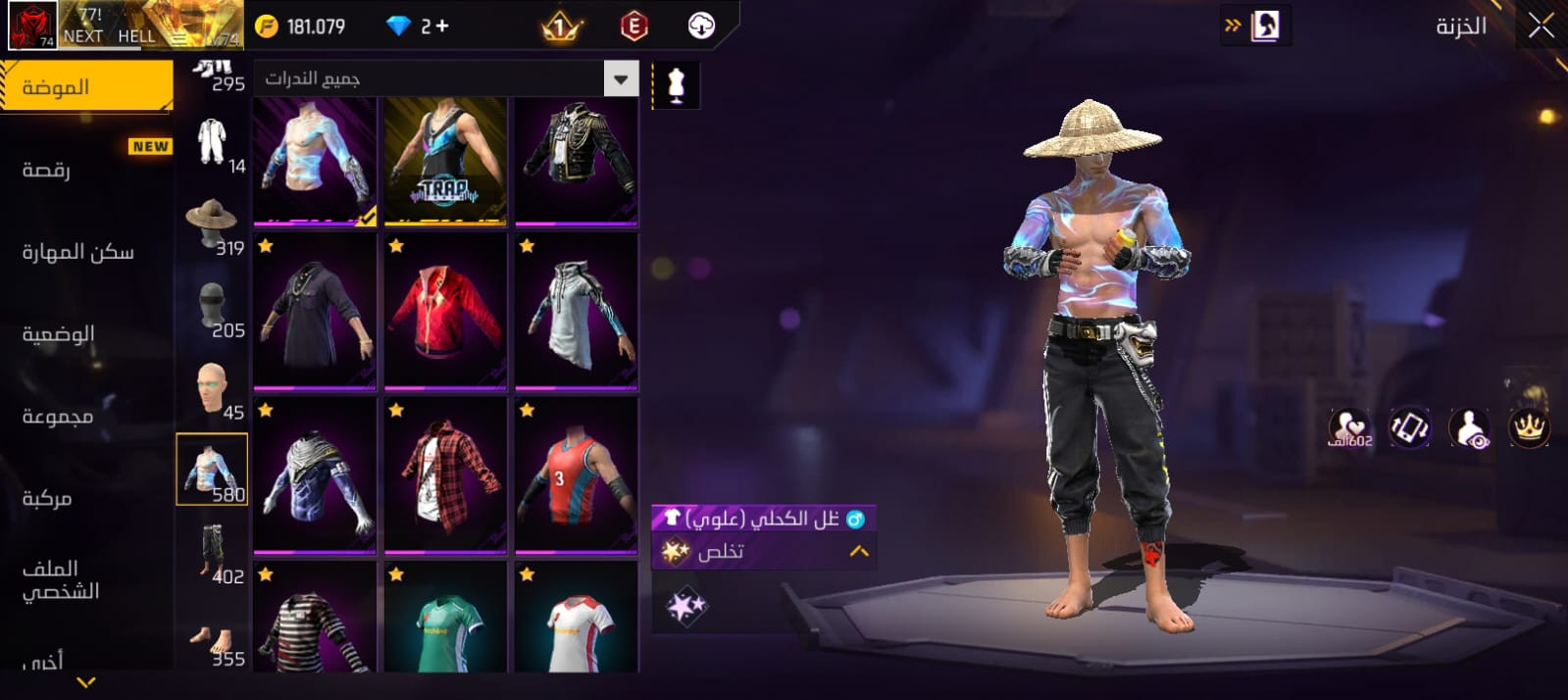
Task: Go to the مجموعة collection tab
Action: tap(58, 417)
